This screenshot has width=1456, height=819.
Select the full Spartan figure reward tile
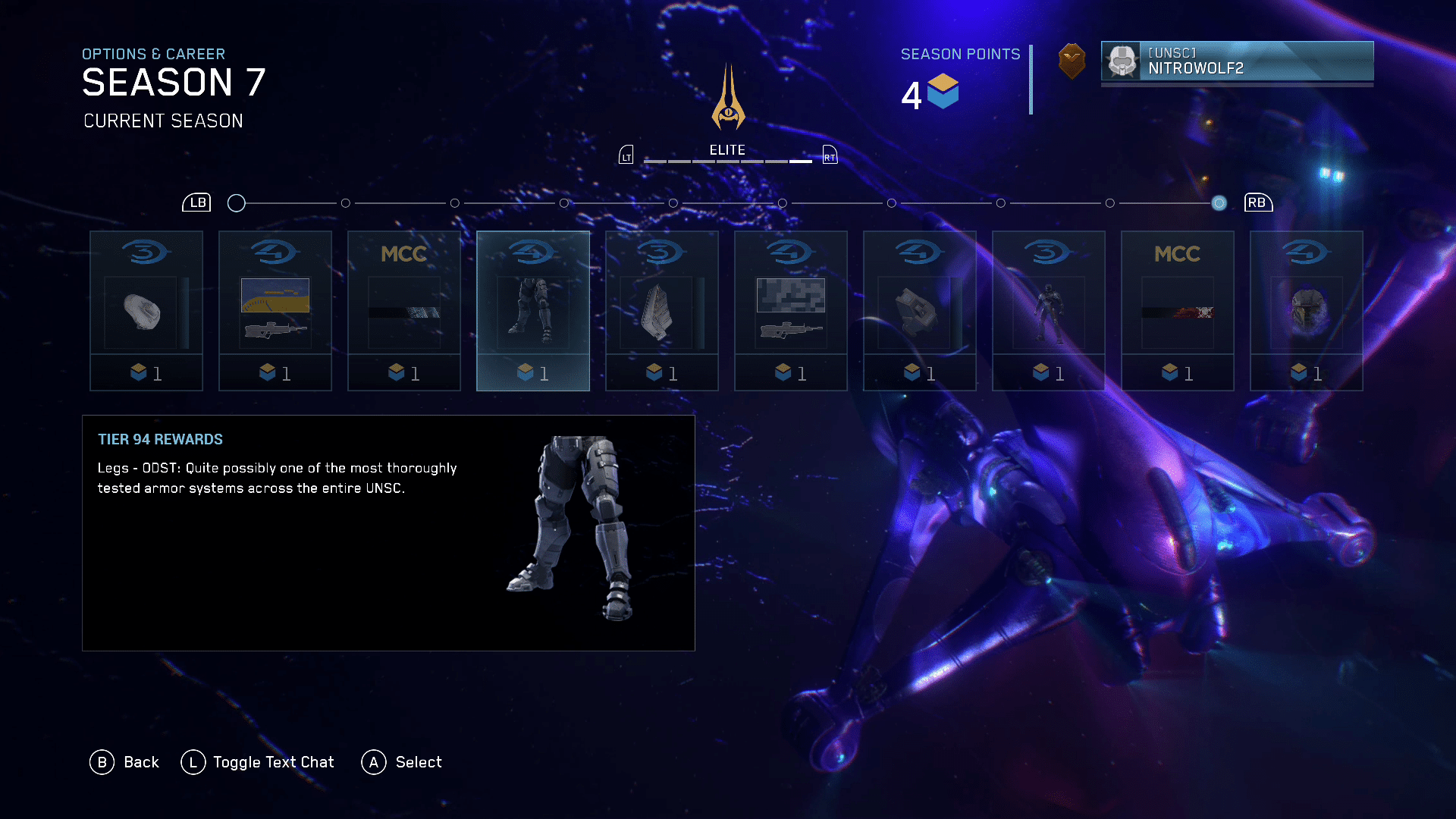pos(1049,311)
